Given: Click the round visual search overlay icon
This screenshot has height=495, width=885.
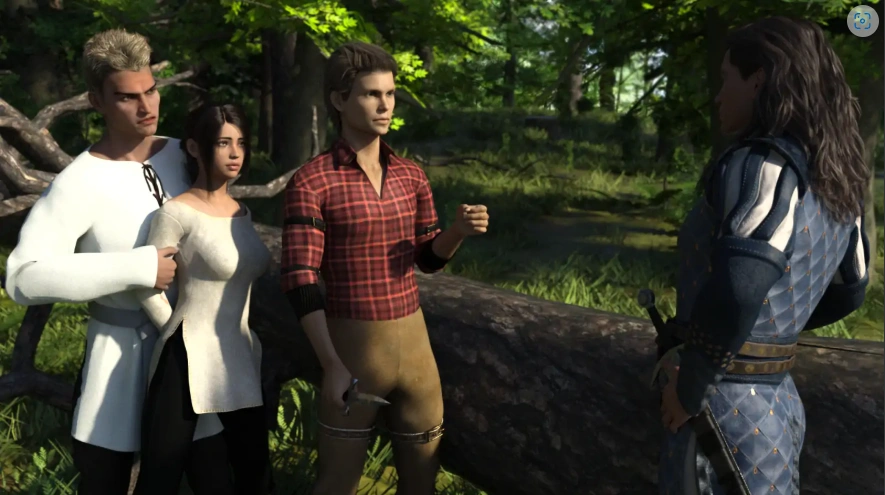Looking at the screenshot, I should pyautogui.click(x=862, y=21).
